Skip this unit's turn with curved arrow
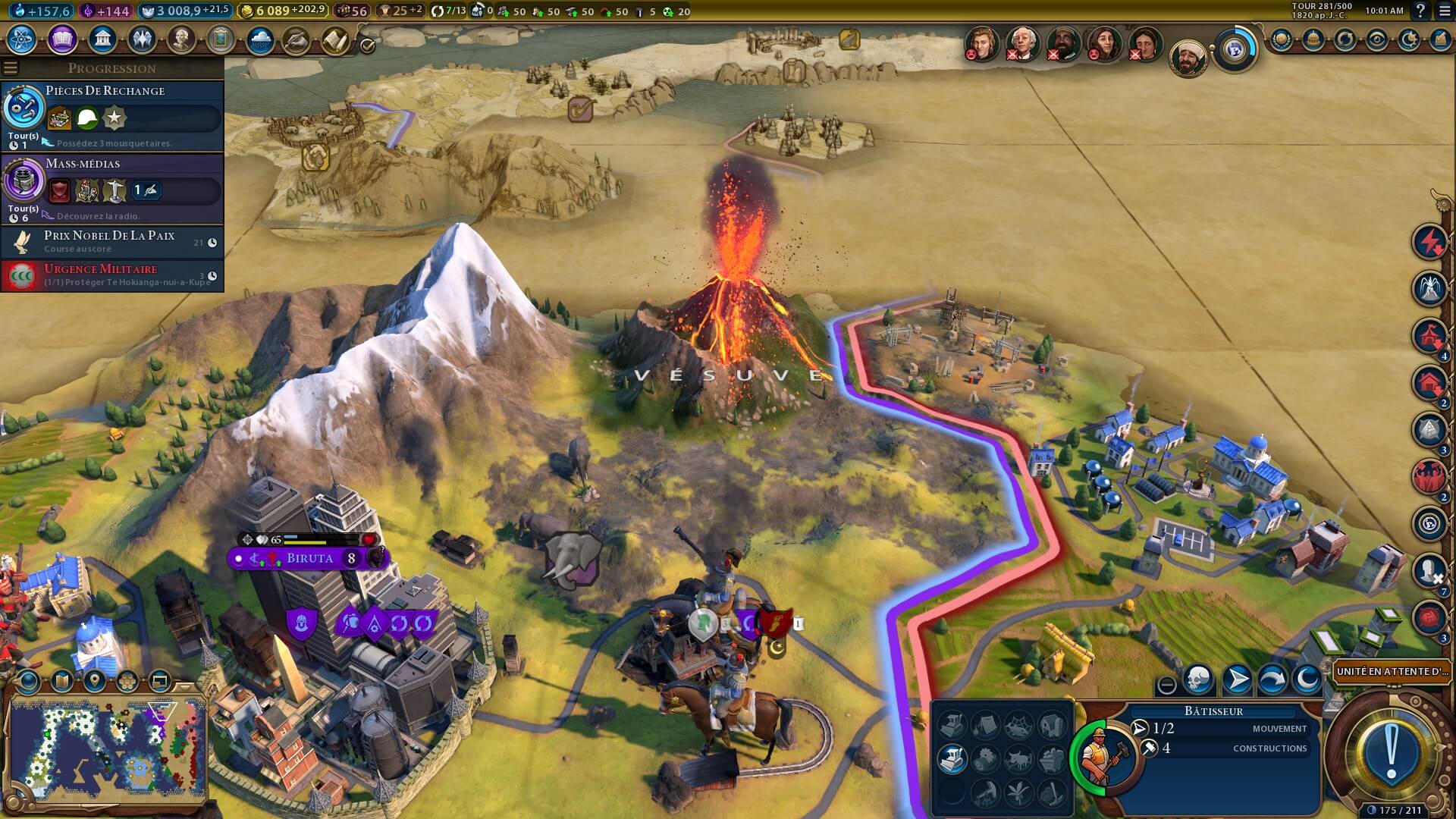The width and height of the screenshot is (1456, 819). coord(1272,679)
